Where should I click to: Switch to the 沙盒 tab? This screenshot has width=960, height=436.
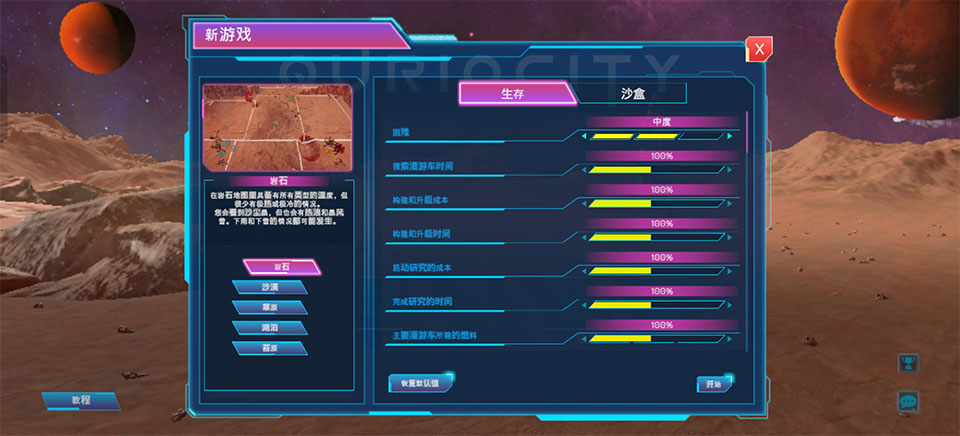(632, 94)
